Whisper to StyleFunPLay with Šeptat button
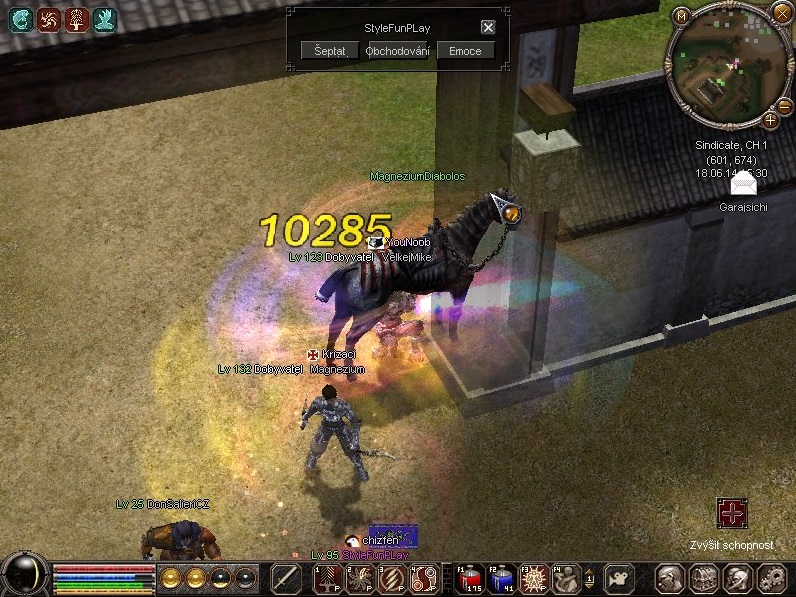This screenshot has height=597, width=796. pyautogui.click(x=329, y=51)
